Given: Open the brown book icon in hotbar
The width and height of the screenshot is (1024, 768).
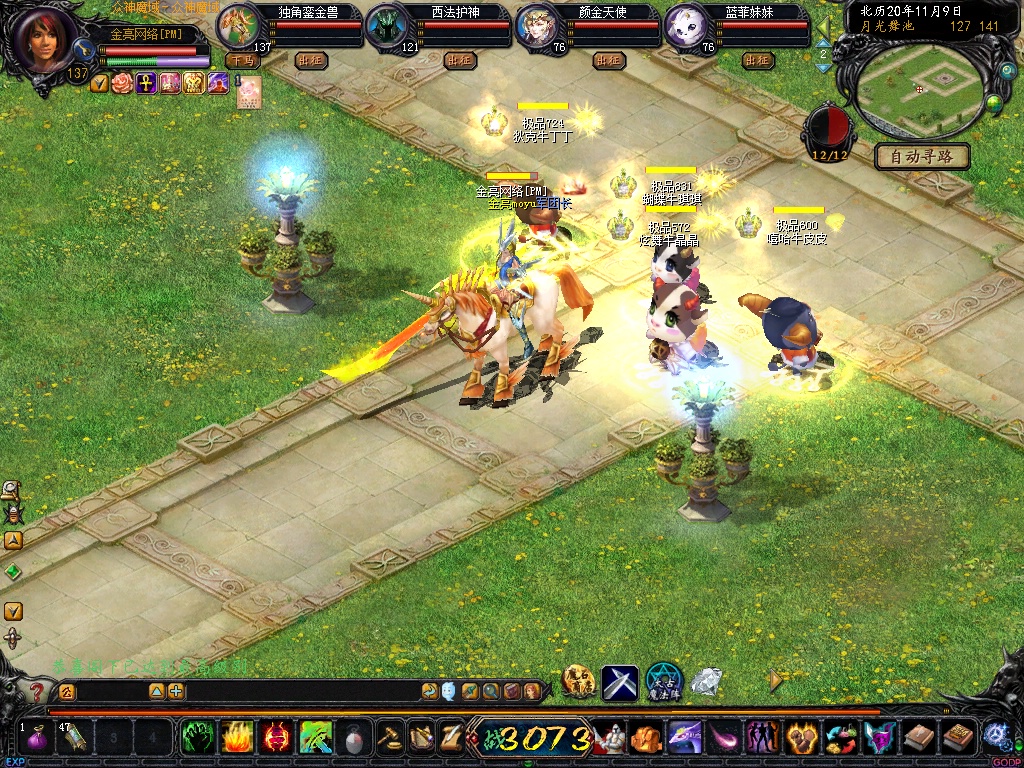Looking at the screenshot, I should [x=918, y=739].
